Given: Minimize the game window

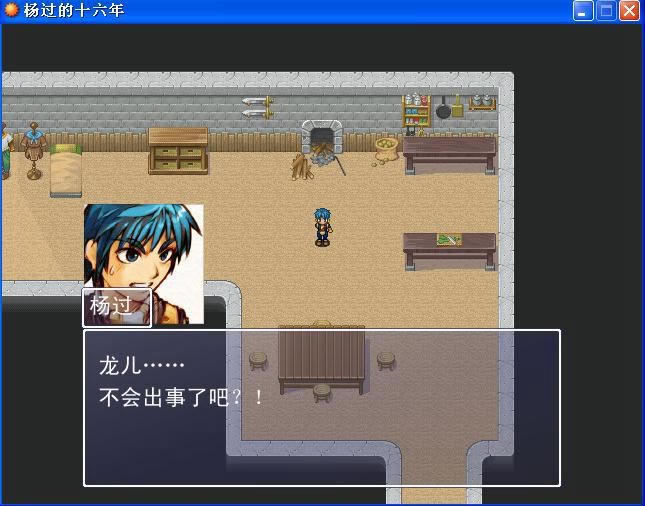Looking at the screenshot, I should point(583,11).
